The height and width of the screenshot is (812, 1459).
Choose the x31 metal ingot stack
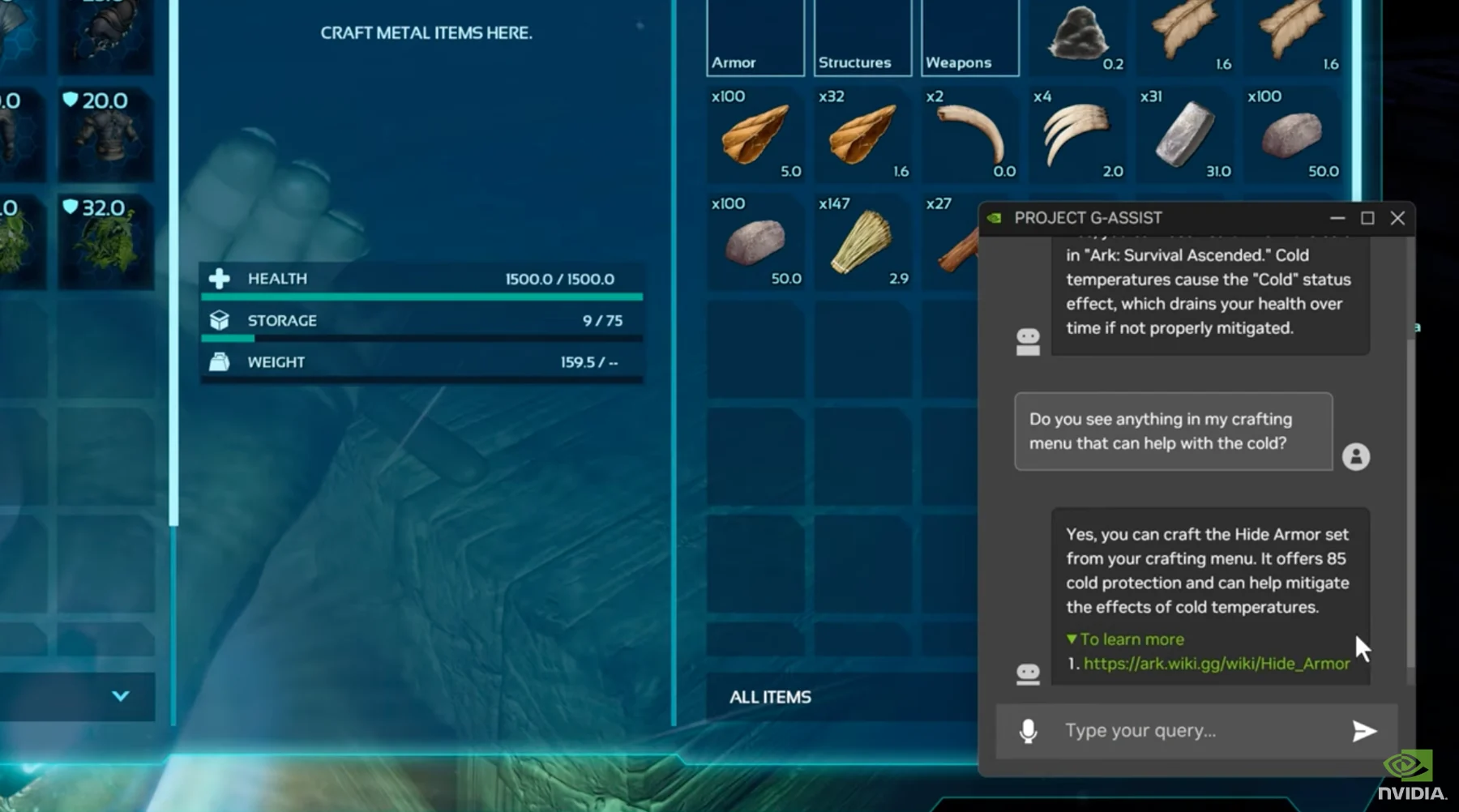pos(1184,135)
